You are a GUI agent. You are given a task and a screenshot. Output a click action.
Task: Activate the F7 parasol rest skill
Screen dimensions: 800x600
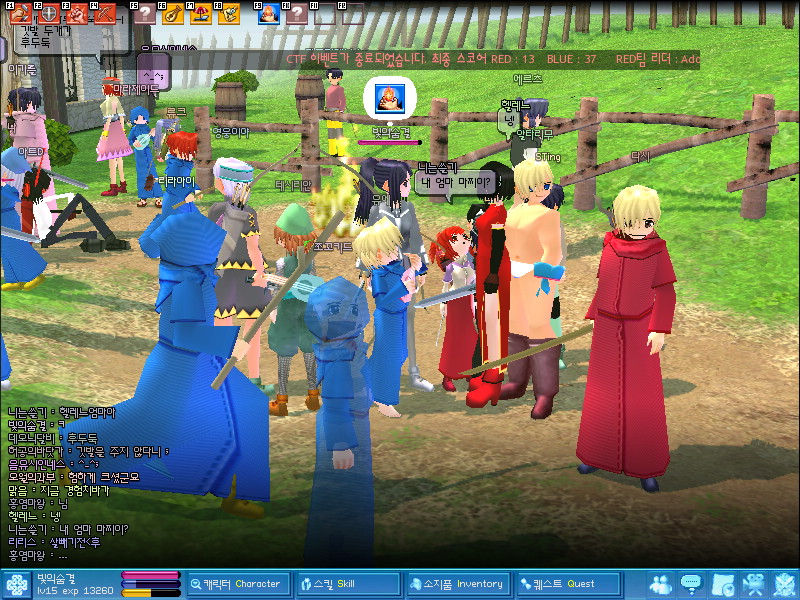[x=200, y=14]
